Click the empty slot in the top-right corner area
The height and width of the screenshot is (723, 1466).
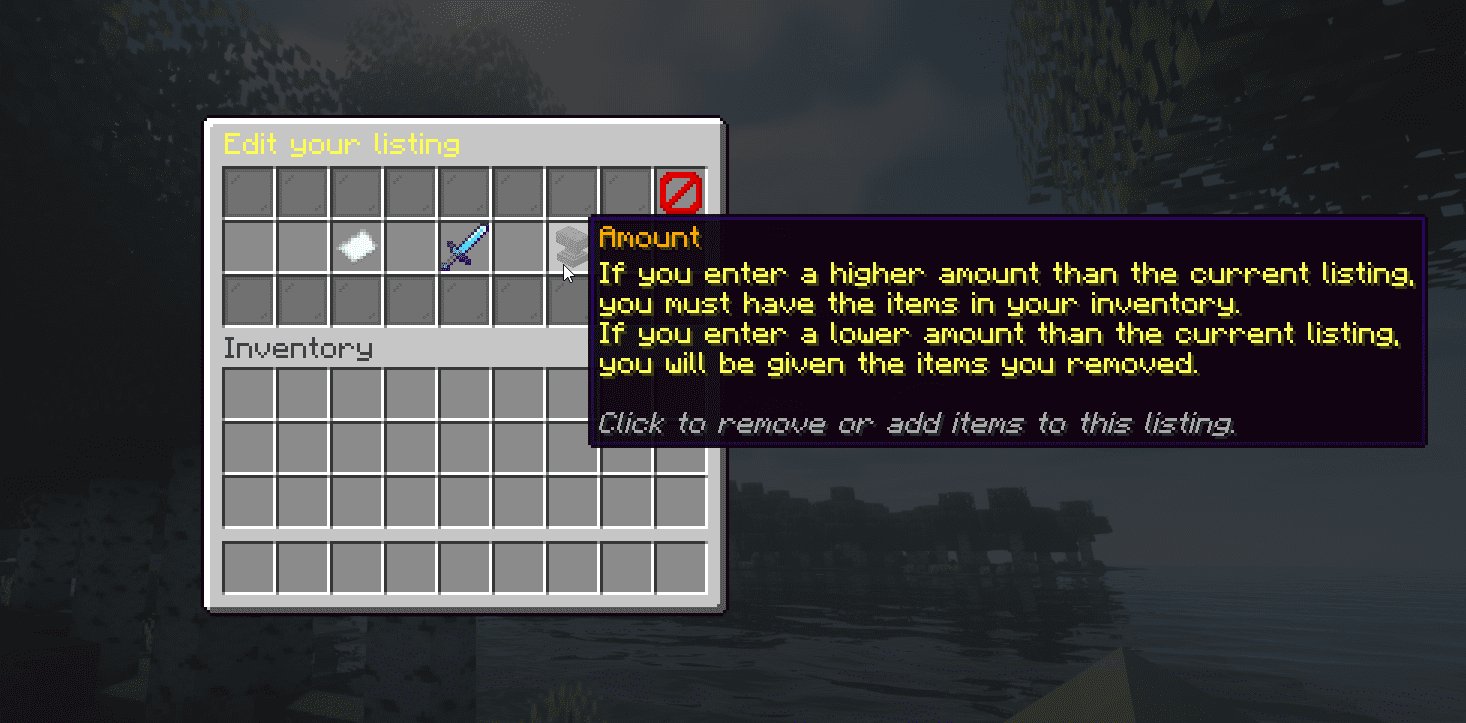(x=626, y=193)
